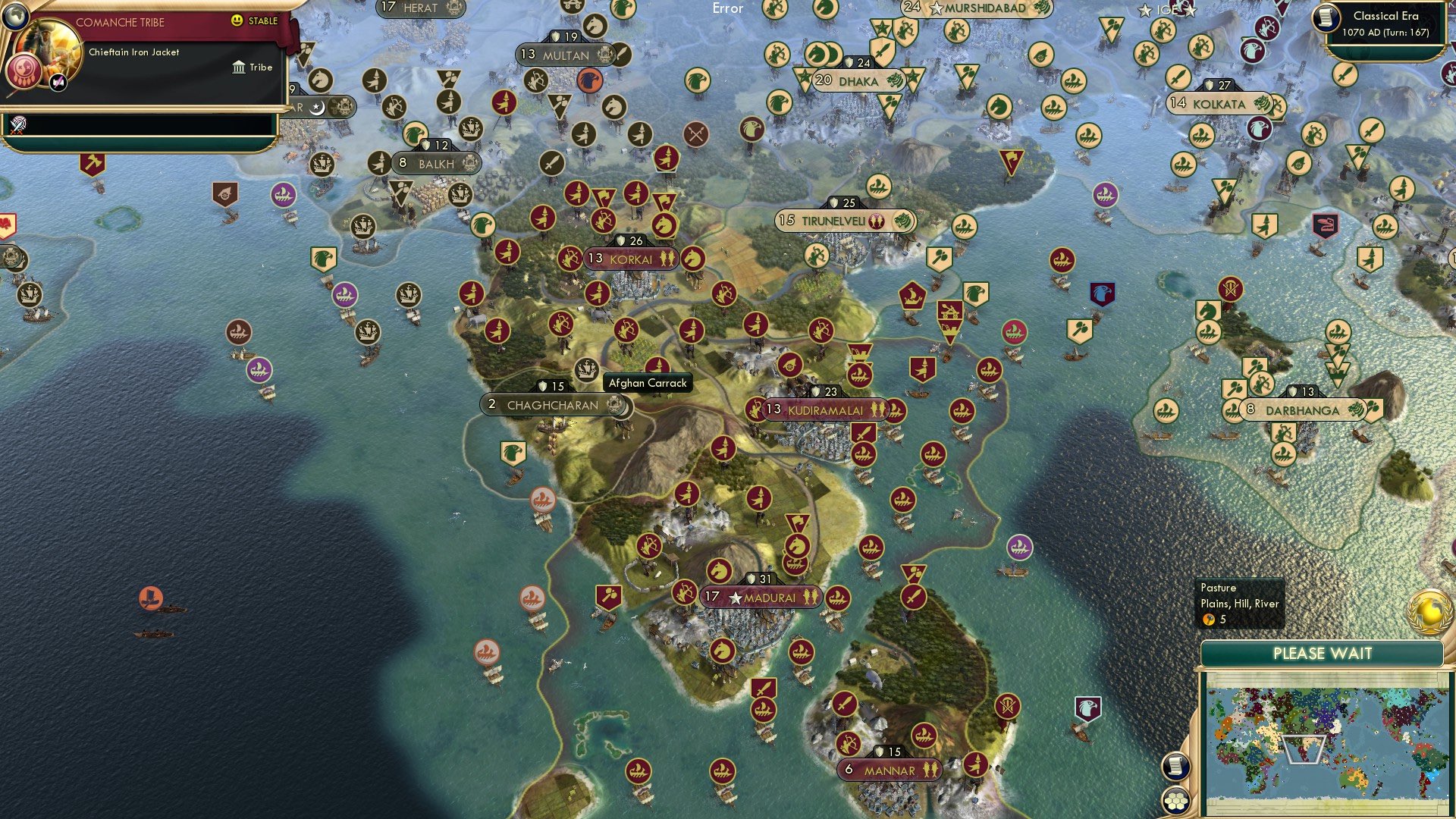Click the notification scroll icon beside the minimap
The width and height of the screenshot is (1456, 819).
(x=1175, y=766)
